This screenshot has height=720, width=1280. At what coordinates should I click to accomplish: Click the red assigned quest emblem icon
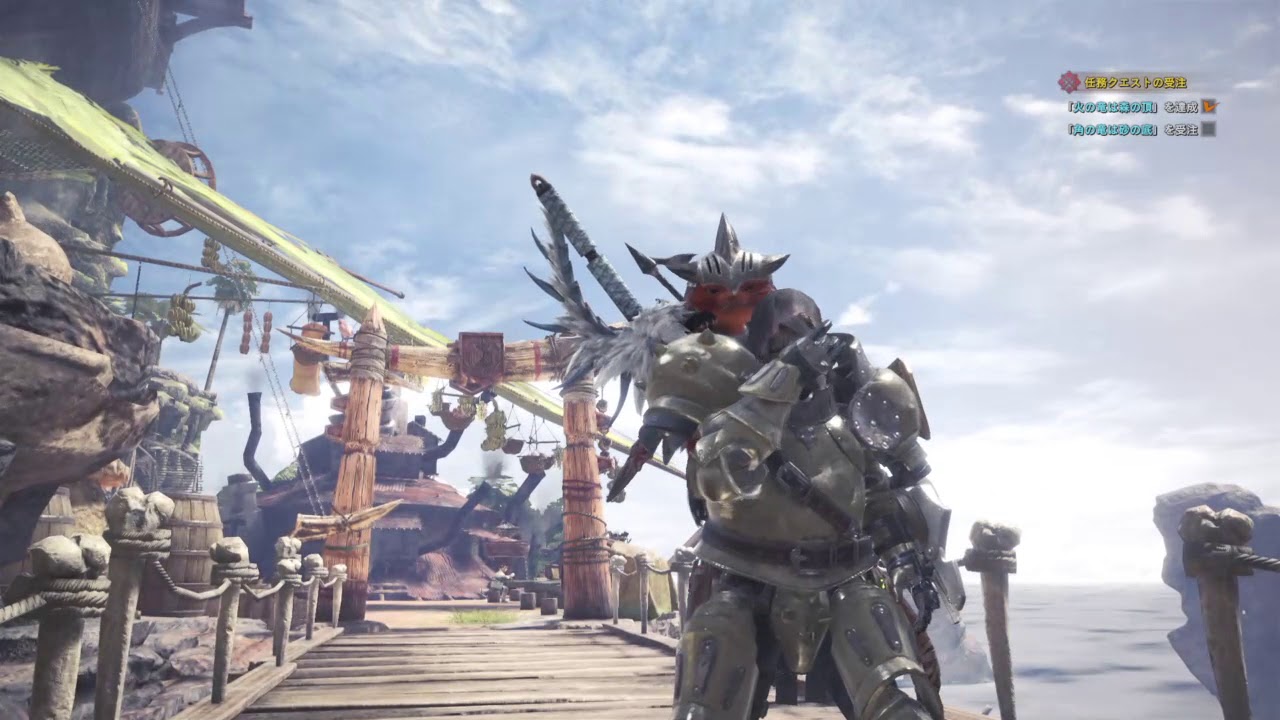click(1069, 82)
